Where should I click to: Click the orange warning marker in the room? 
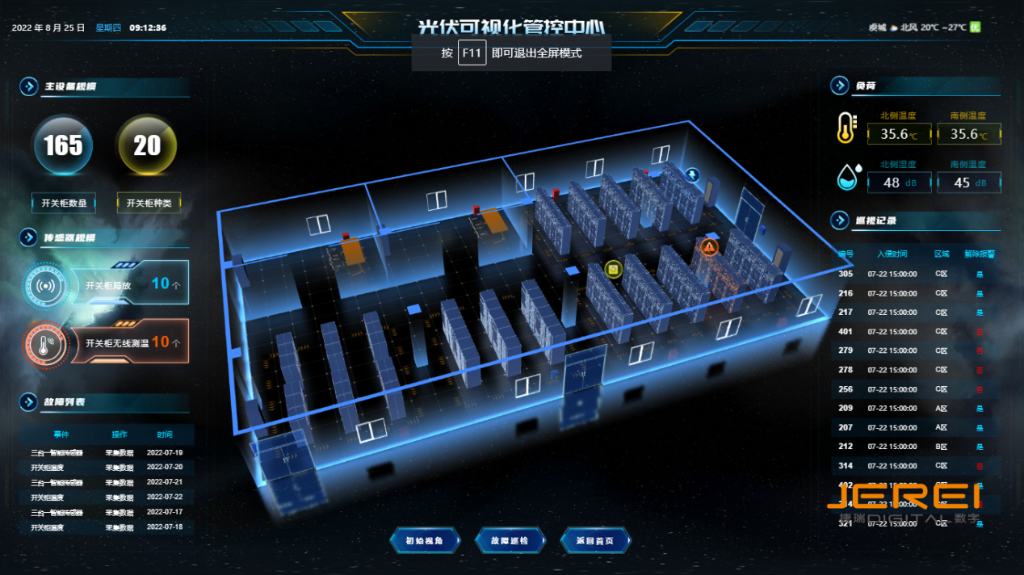pyautogui.click(x=709, y=247)
